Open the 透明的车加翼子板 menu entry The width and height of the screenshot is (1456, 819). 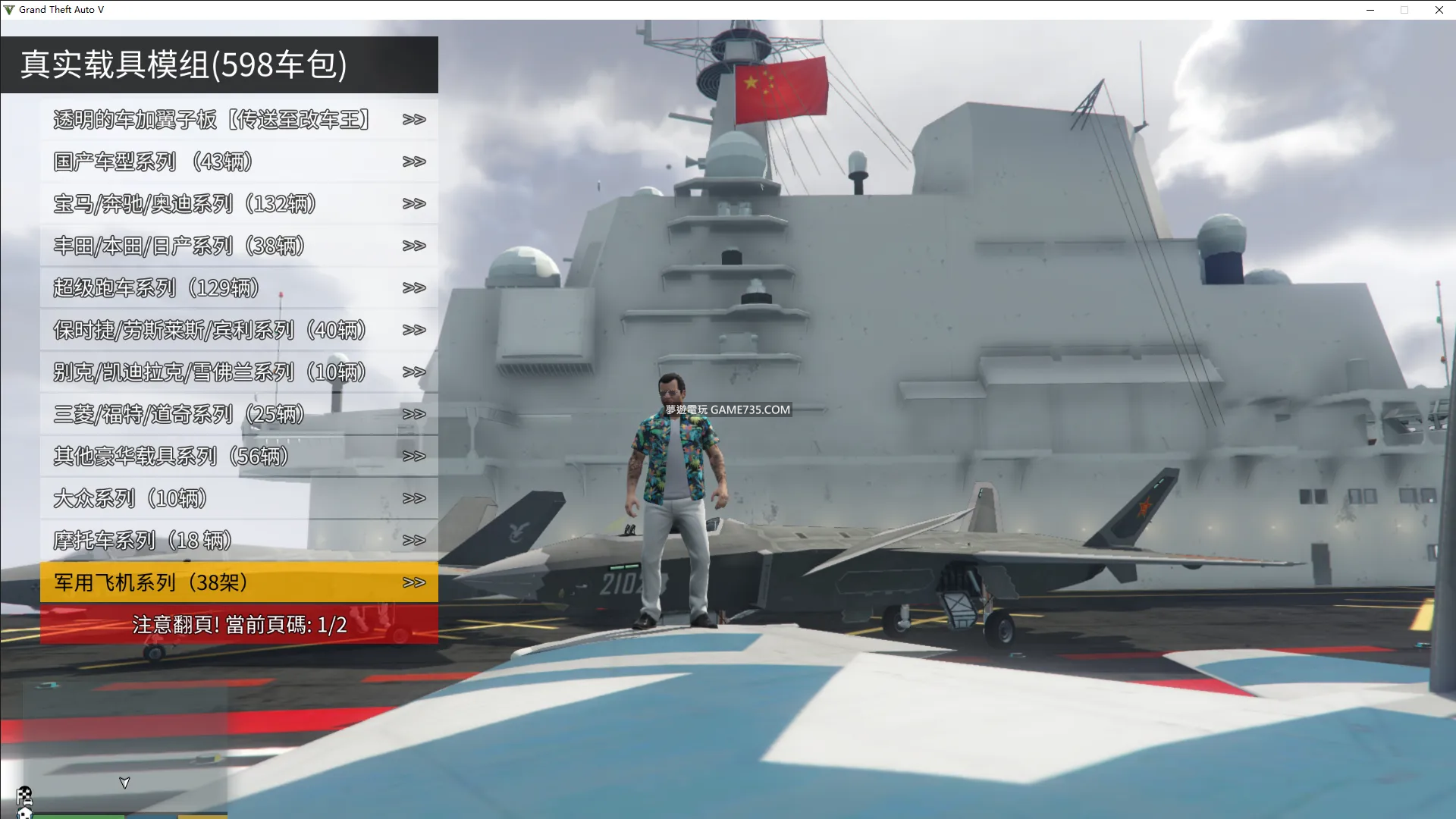pyautogui.click(x=239, y=120)
